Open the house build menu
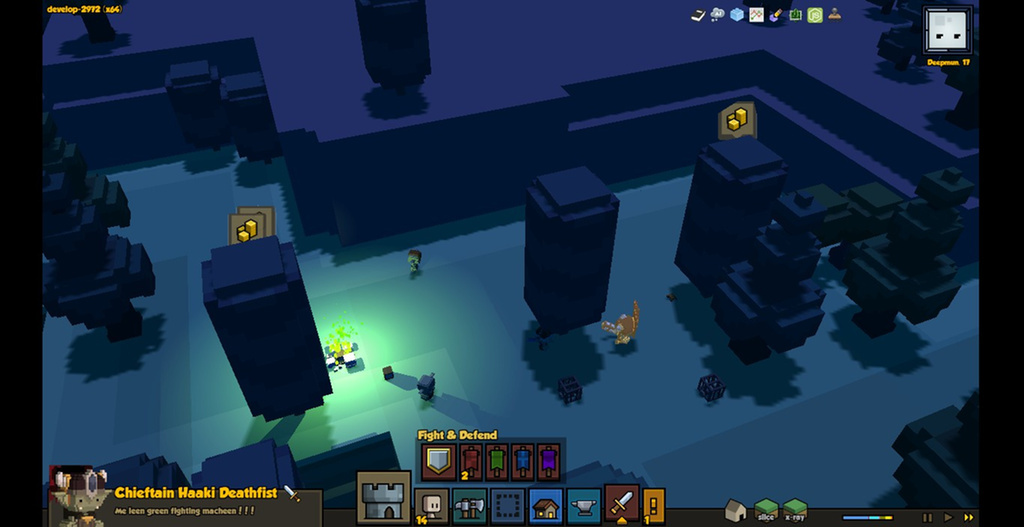The width and height of the screenshot is (1024, 527). 545,505
